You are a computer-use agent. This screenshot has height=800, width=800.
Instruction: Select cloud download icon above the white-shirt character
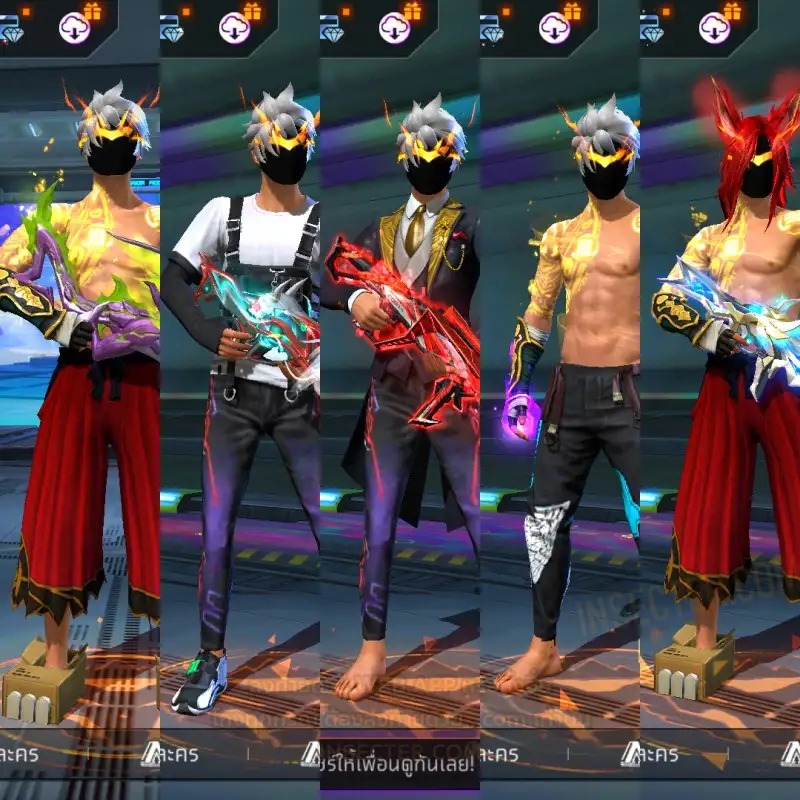234,27
